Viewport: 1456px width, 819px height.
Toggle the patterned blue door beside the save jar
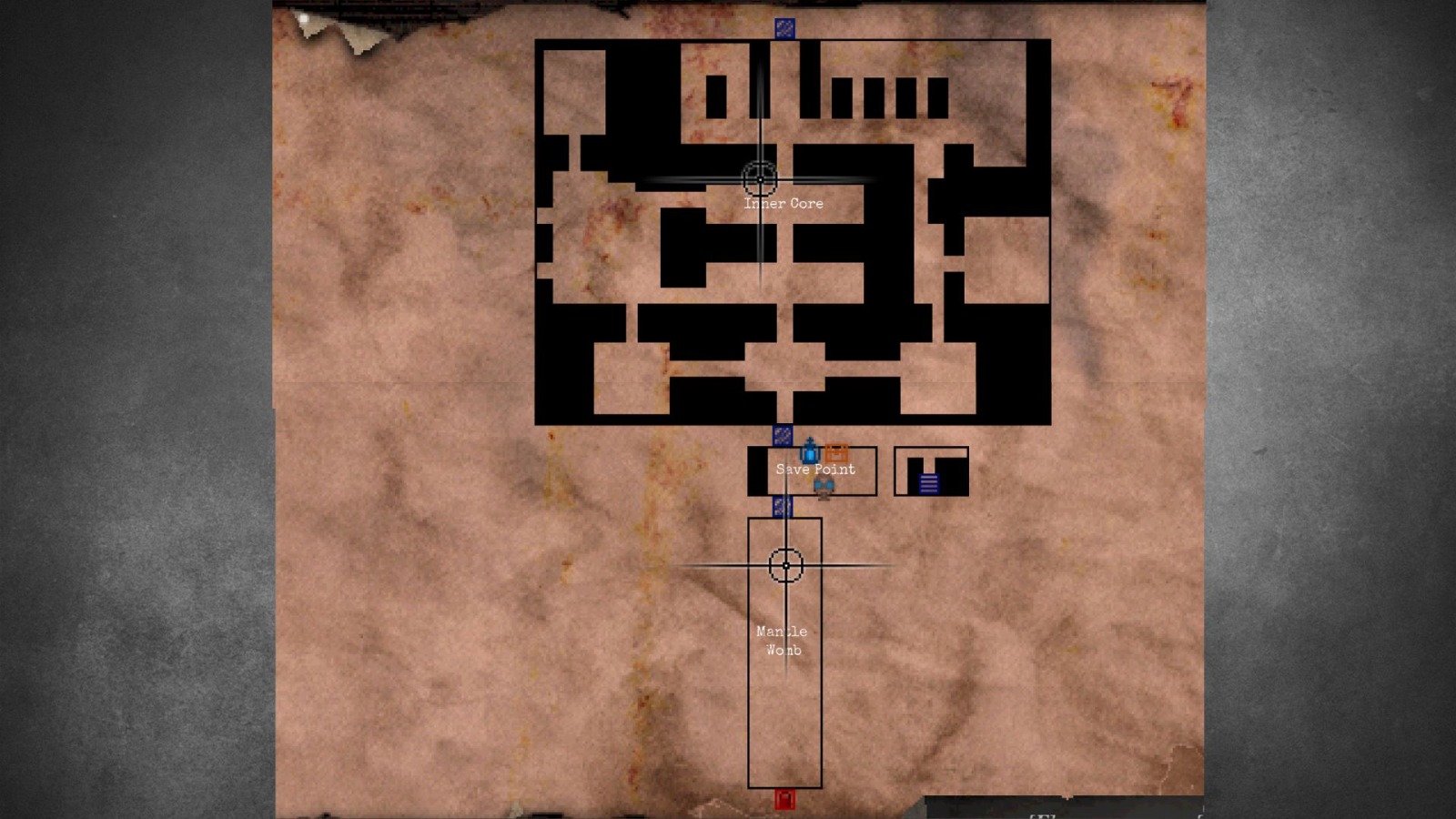[782, 436]
